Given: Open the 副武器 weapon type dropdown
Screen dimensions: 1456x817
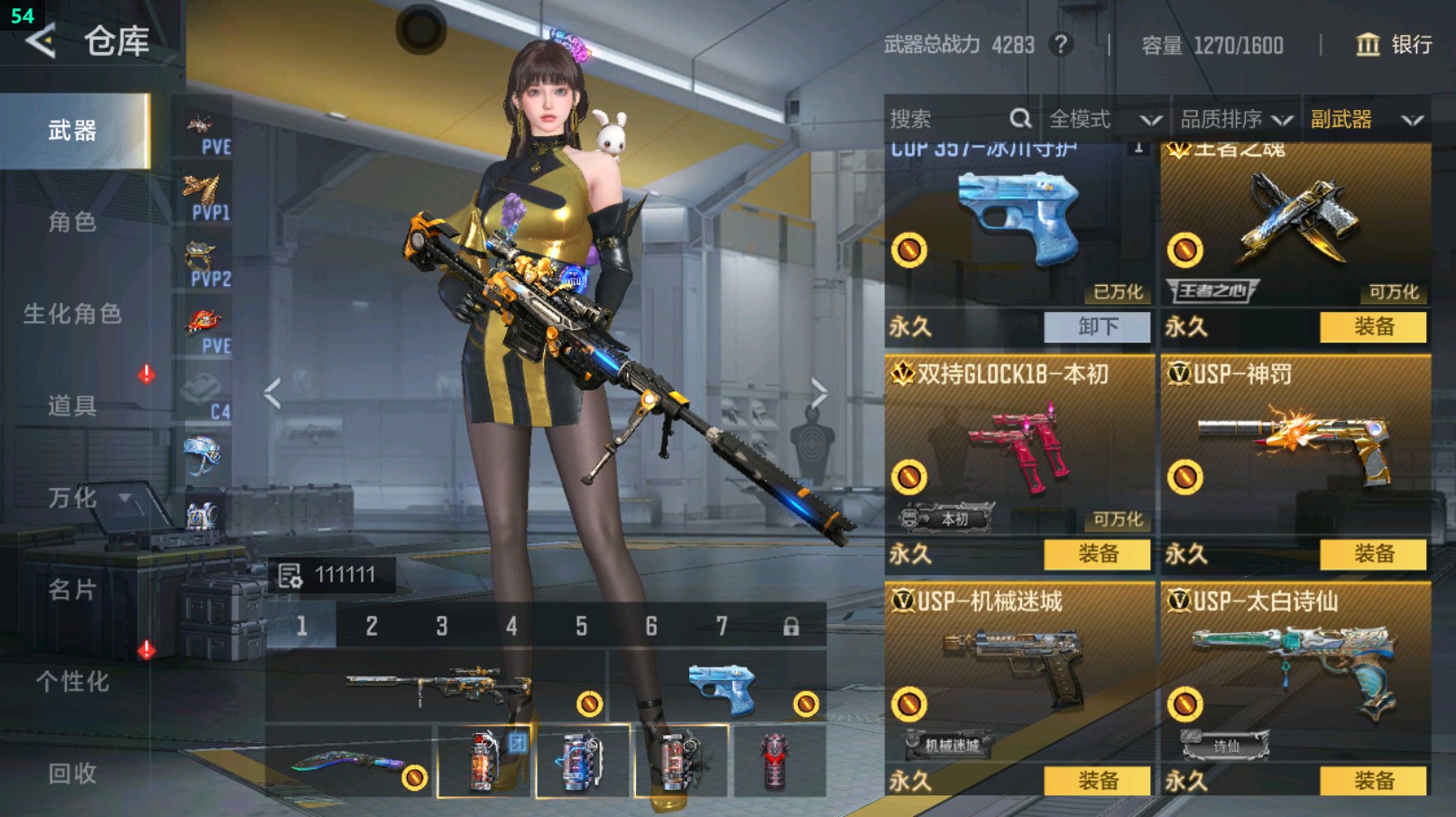Looking at the screenshot, I should [1366, 119].
